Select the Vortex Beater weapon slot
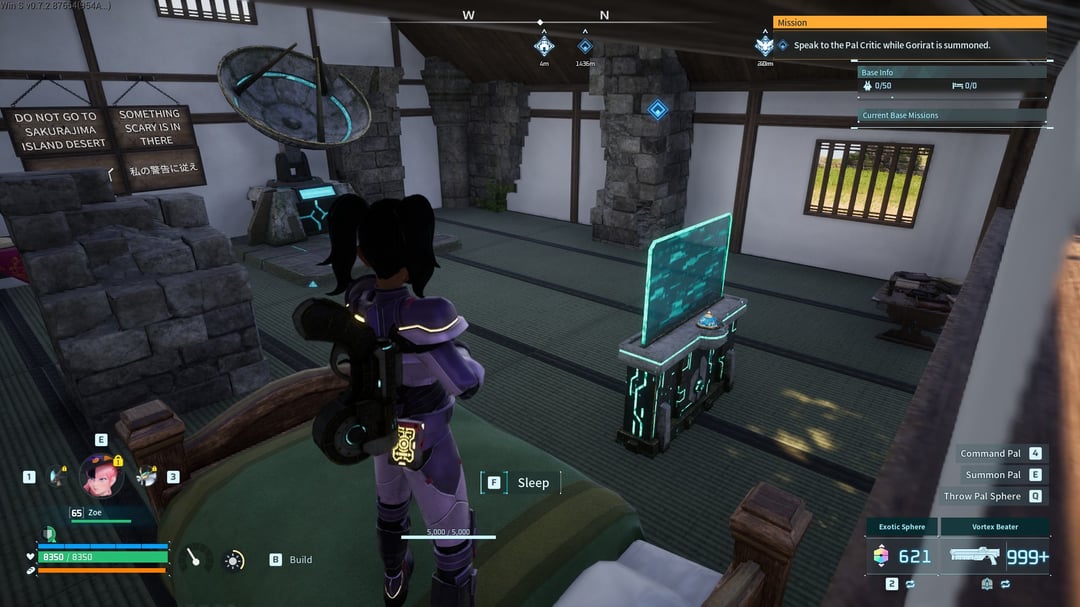The width and height of the screenshot is (1080, 607). coord(995,556)
